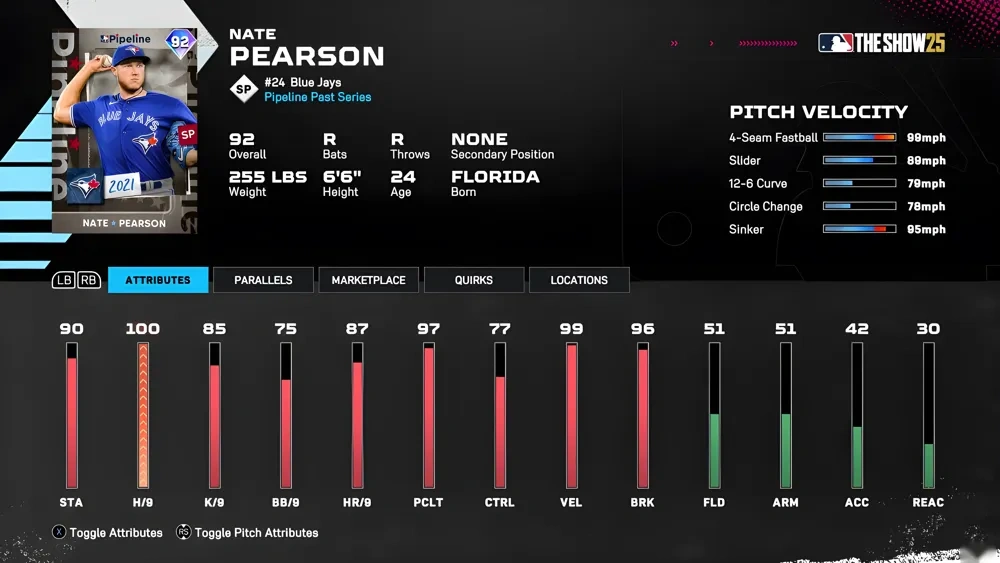Open the Locations tab
Screen dimensions: 1000x563
[579, 280]
